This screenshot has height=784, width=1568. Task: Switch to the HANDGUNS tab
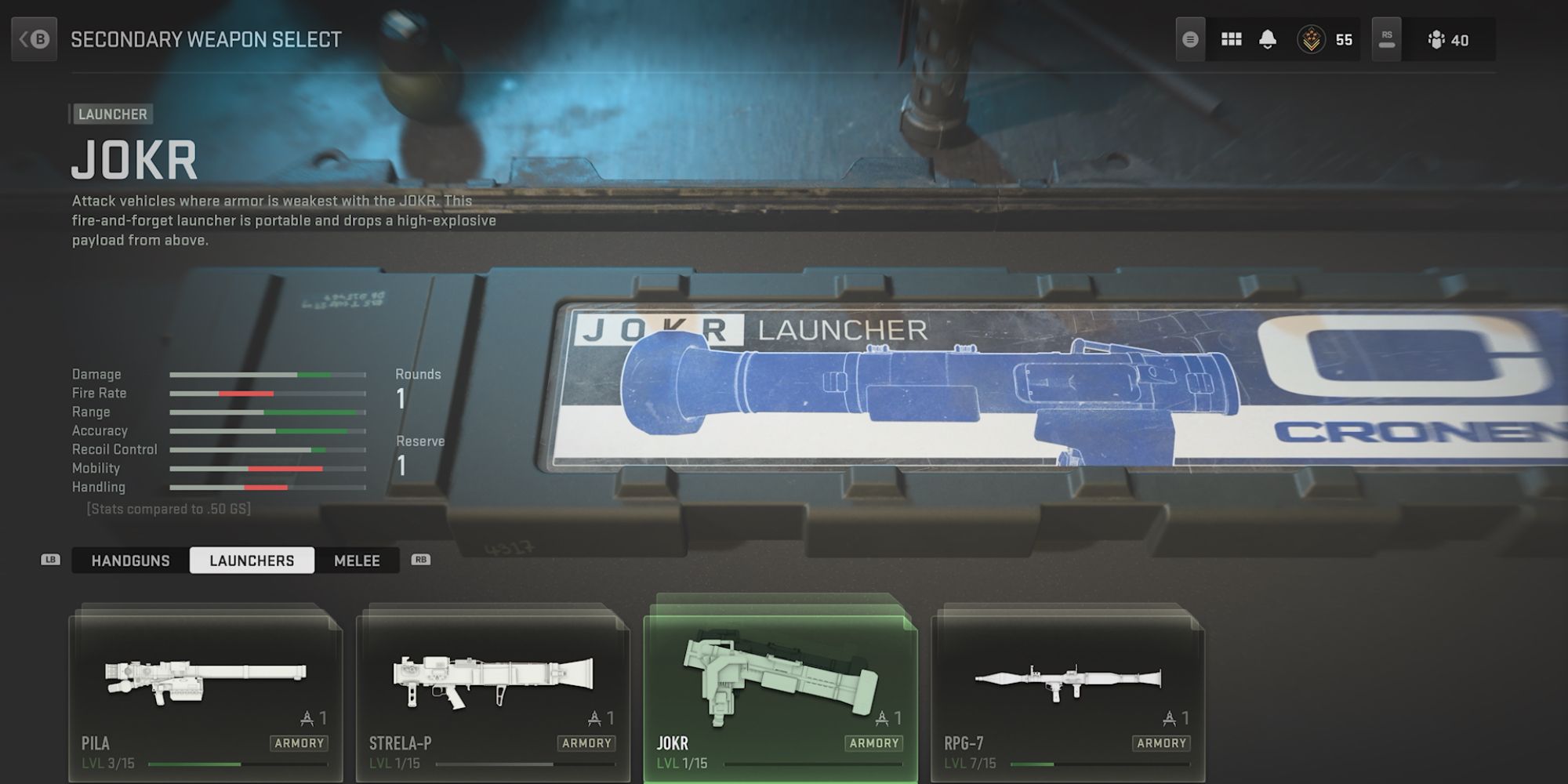[129, 561]
